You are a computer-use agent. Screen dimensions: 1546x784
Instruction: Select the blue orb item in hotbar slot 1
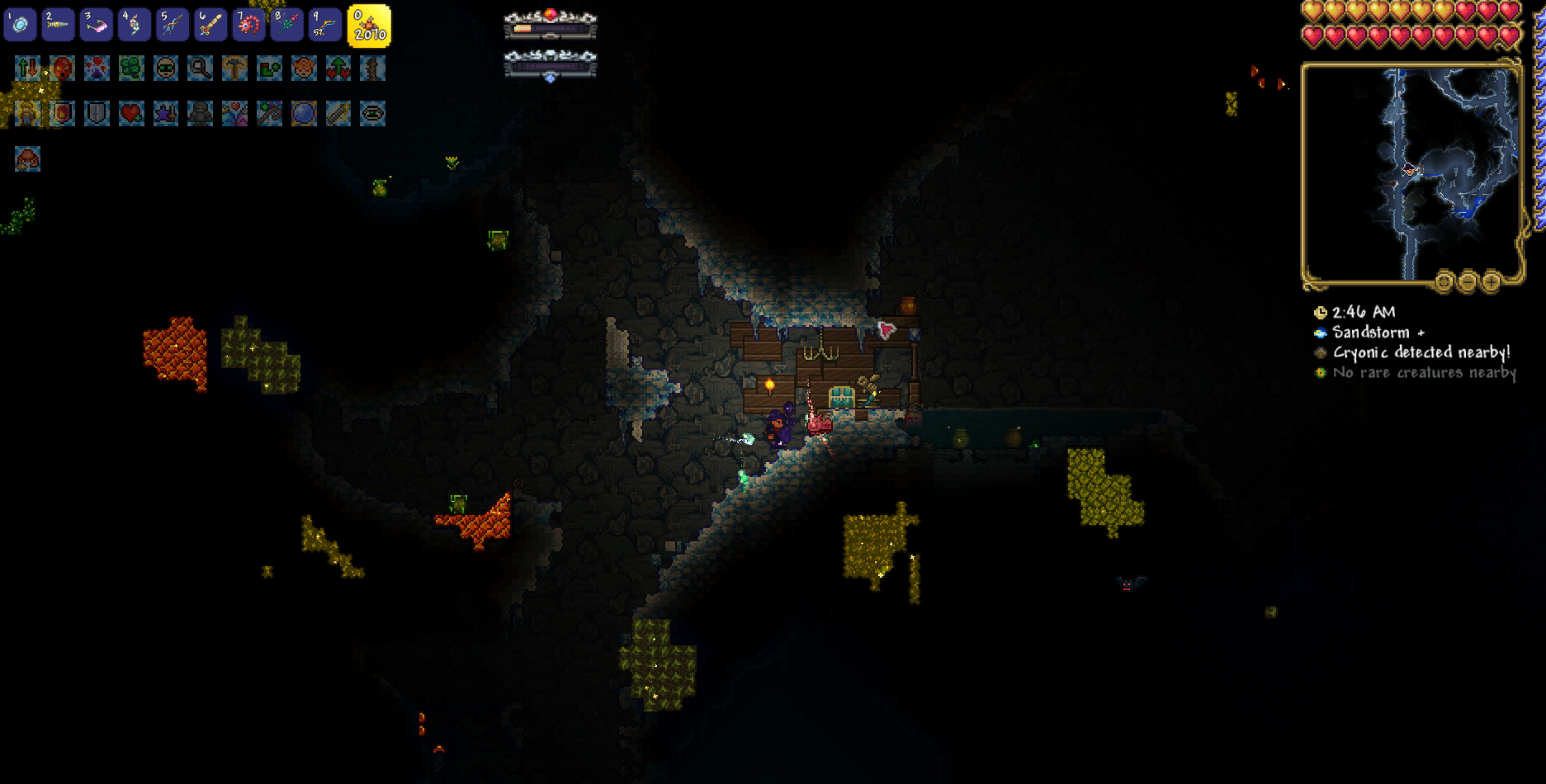point(21,25)
